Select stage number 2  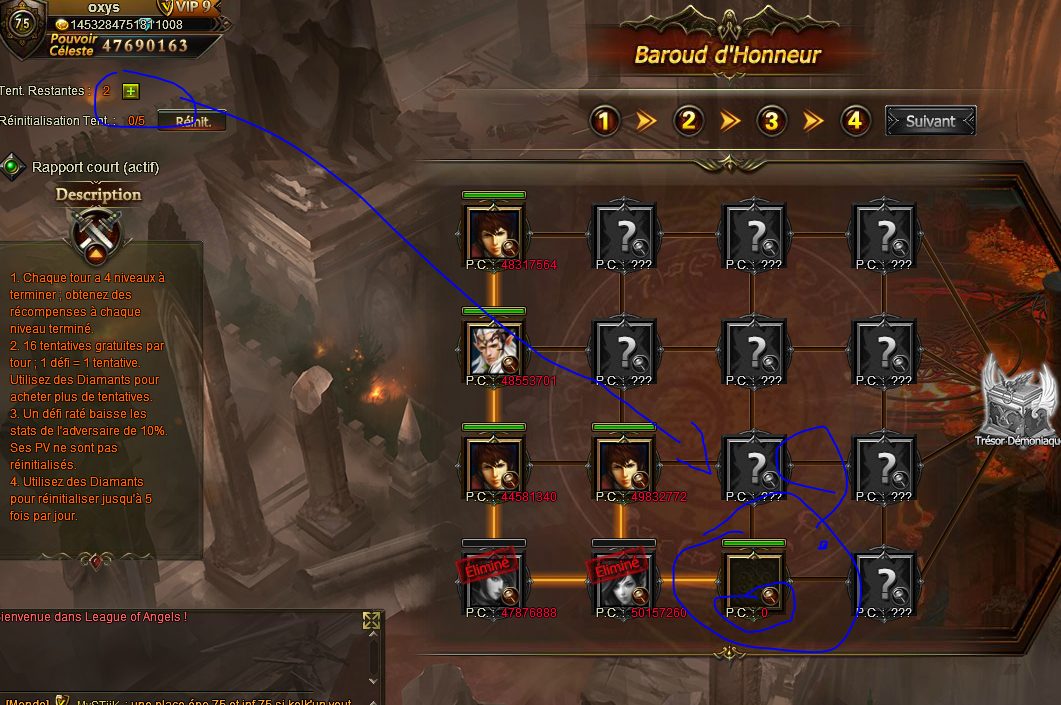(687, 121)
